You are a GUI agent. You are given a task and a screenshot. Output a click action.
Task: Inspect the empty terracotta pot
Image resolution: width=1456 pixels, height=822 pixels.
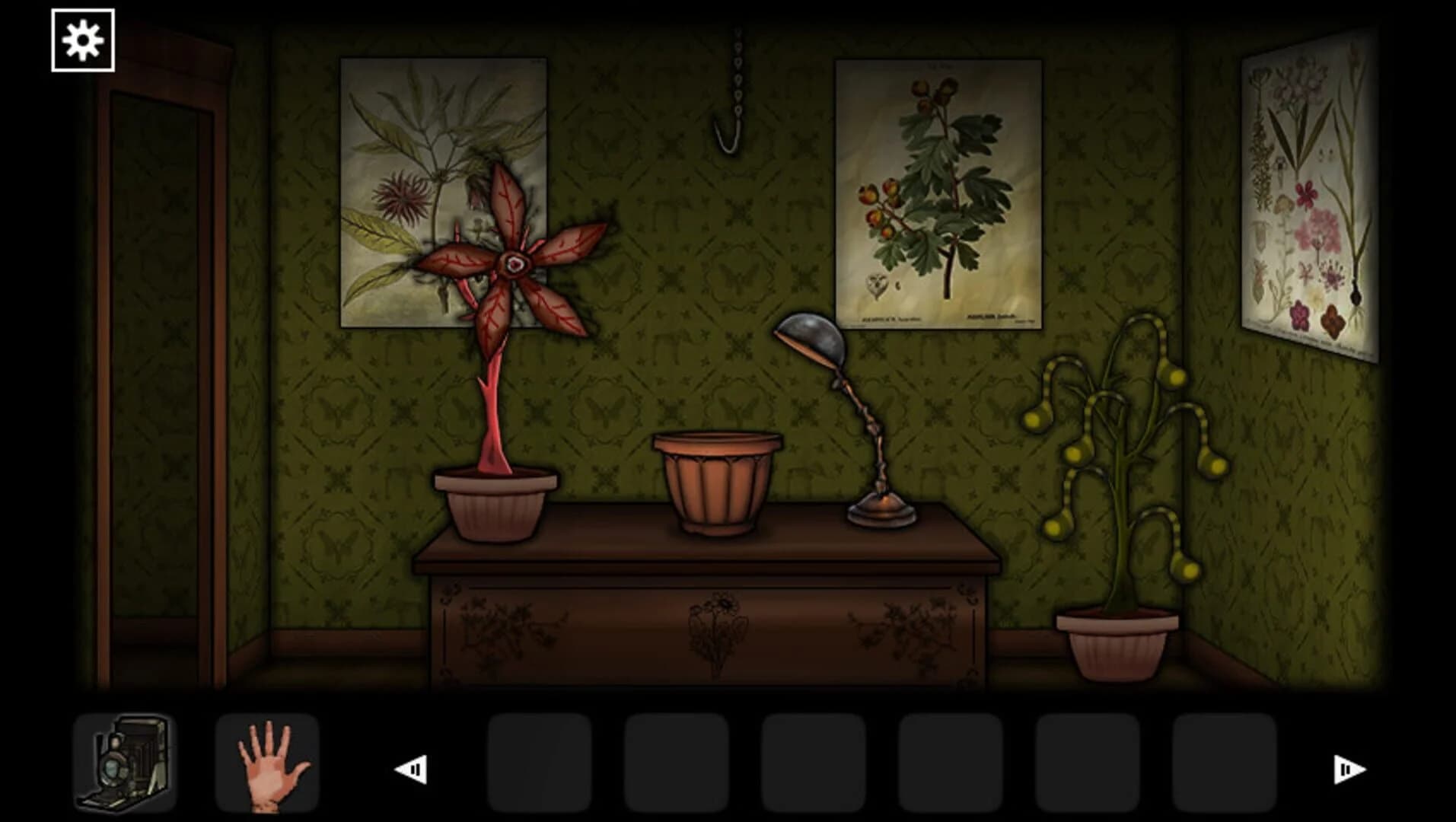coord(719,479)
